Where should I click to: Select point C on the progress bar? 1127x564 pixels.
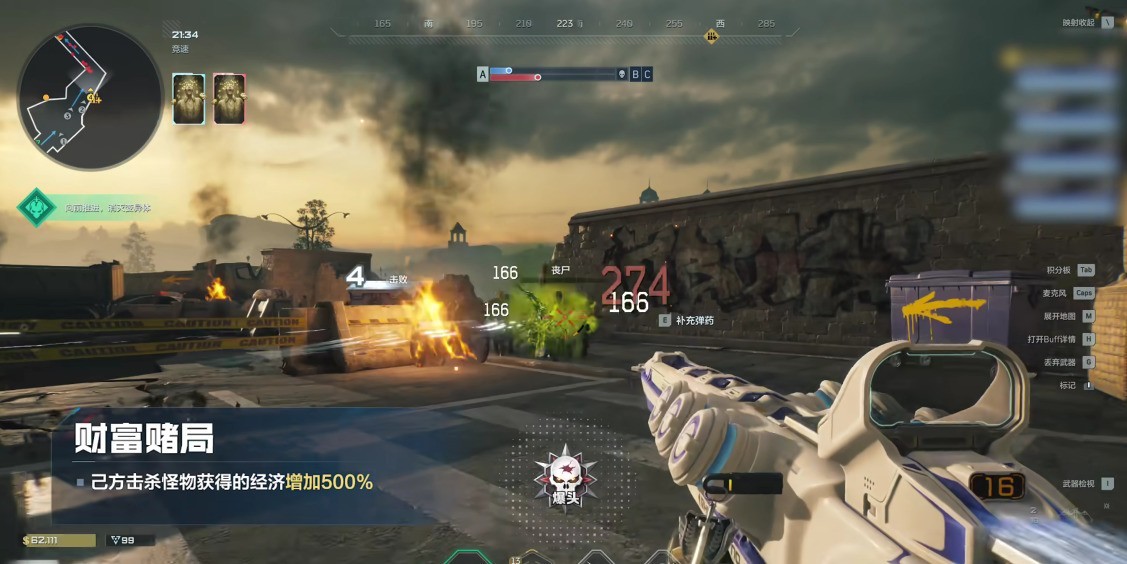coord(647,74)
